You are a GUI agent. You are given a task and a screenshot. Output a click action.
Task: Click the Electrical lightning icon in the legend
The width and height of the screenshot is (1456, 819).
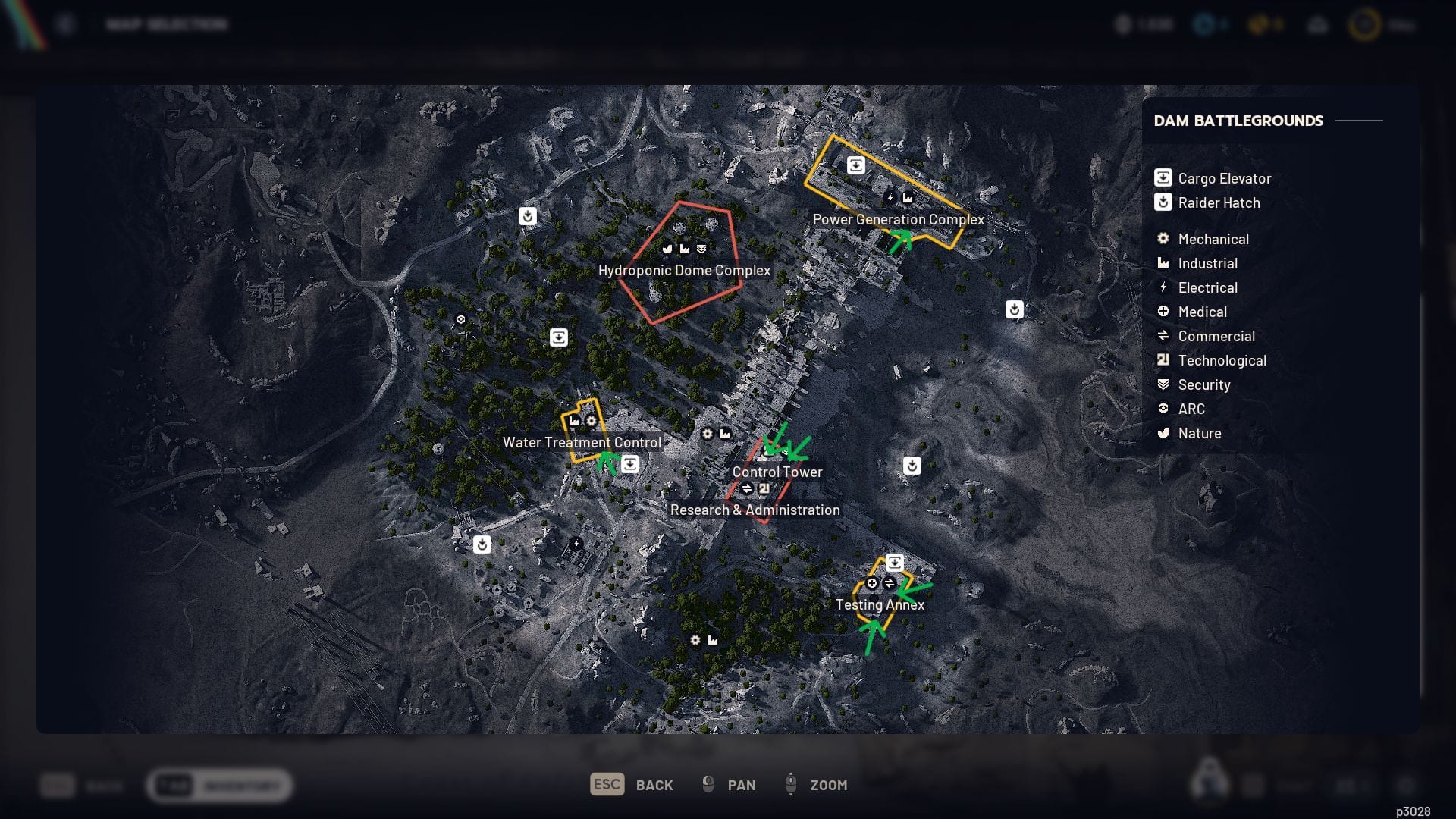tap(1163, 287)
